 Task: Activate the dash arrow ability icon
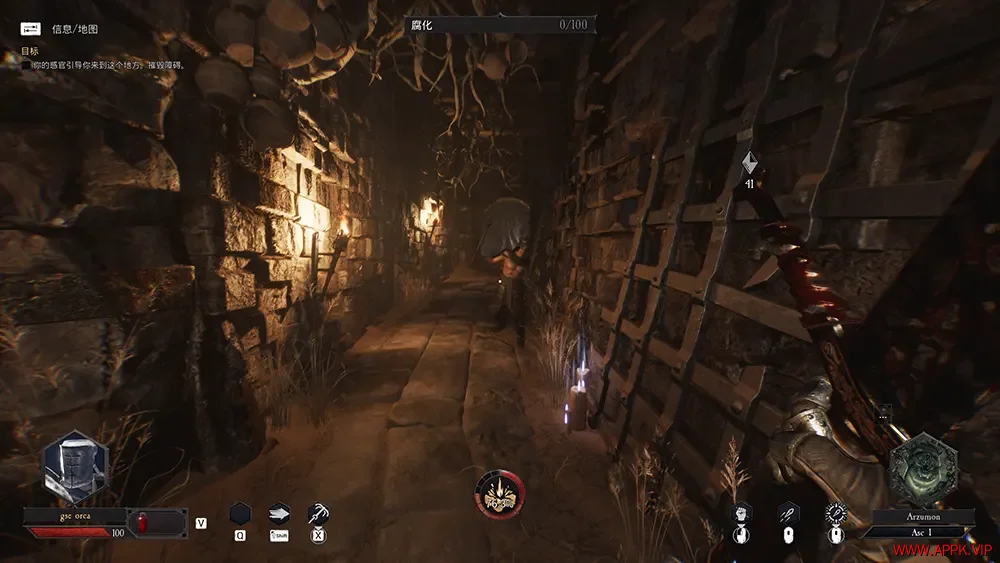(279, 514)
